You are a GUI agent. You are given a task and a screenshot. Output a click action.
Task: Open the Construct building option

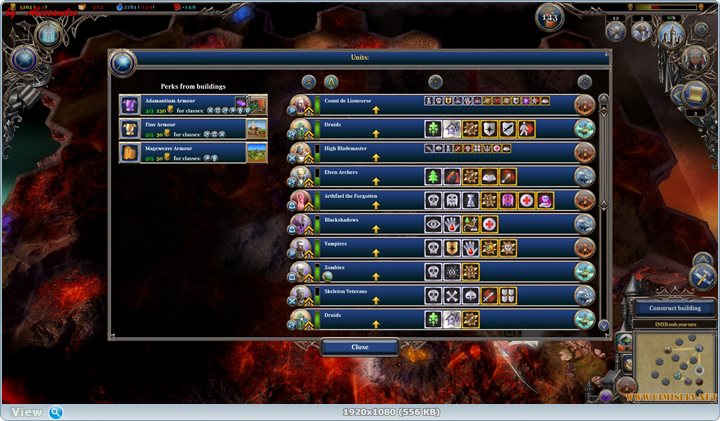(671, 309)
